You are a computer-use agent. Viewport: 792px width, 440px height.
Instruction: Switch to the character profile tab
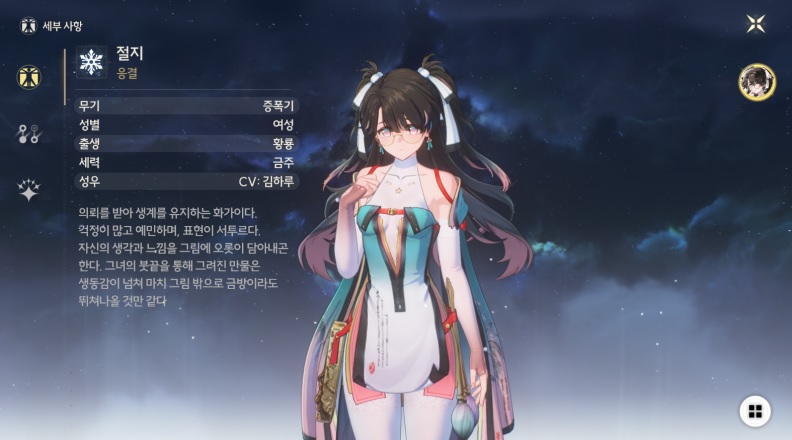coord(29,77)
